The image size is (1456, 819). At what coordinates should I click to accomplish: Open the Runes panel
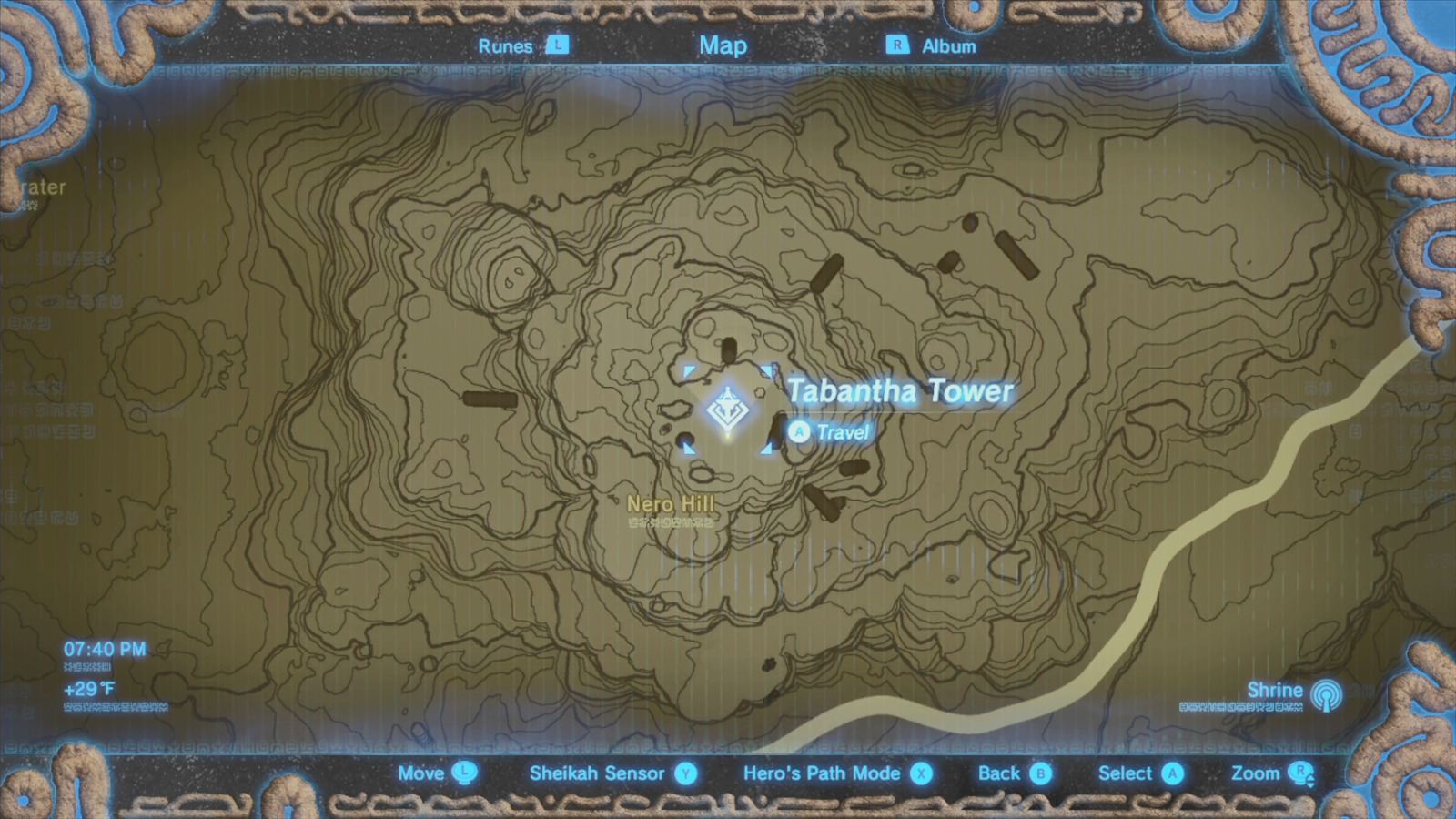507,45
